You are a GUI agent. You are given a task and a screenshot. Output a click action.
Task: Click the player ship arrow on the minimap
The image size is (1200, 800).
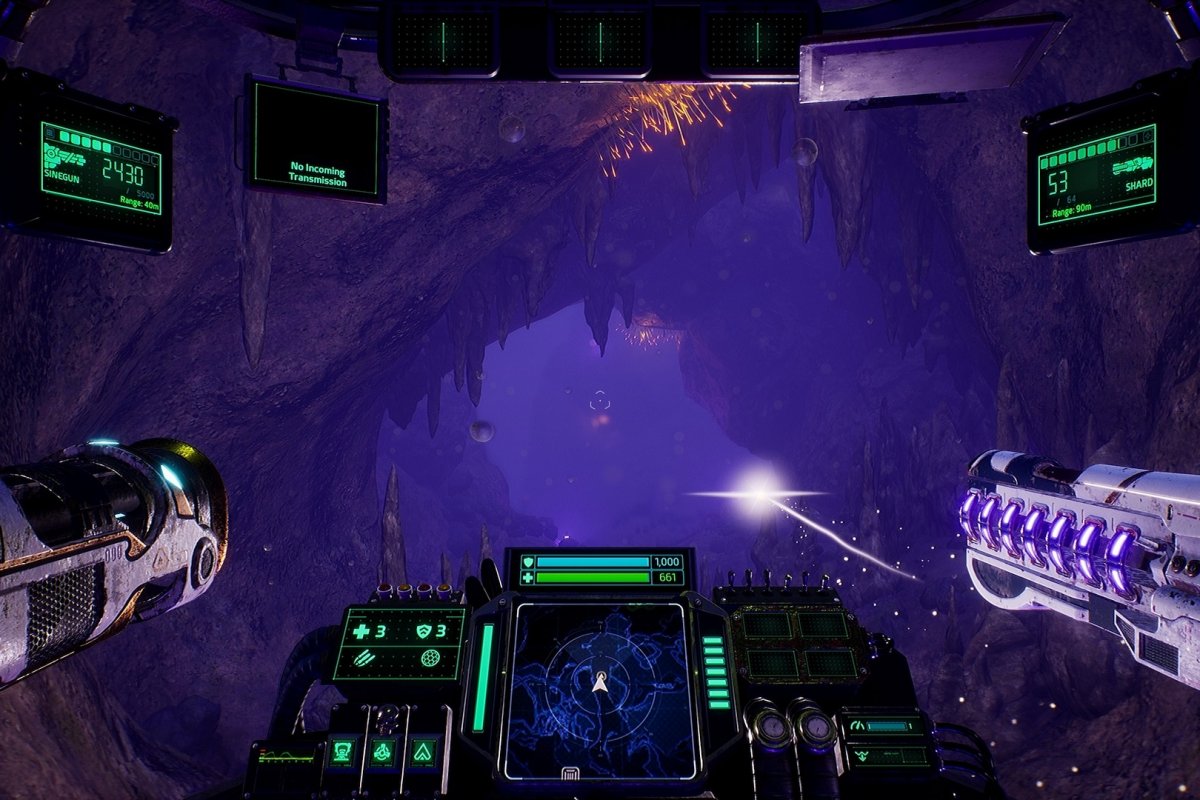pyautogui.click(x=600, y=683)
